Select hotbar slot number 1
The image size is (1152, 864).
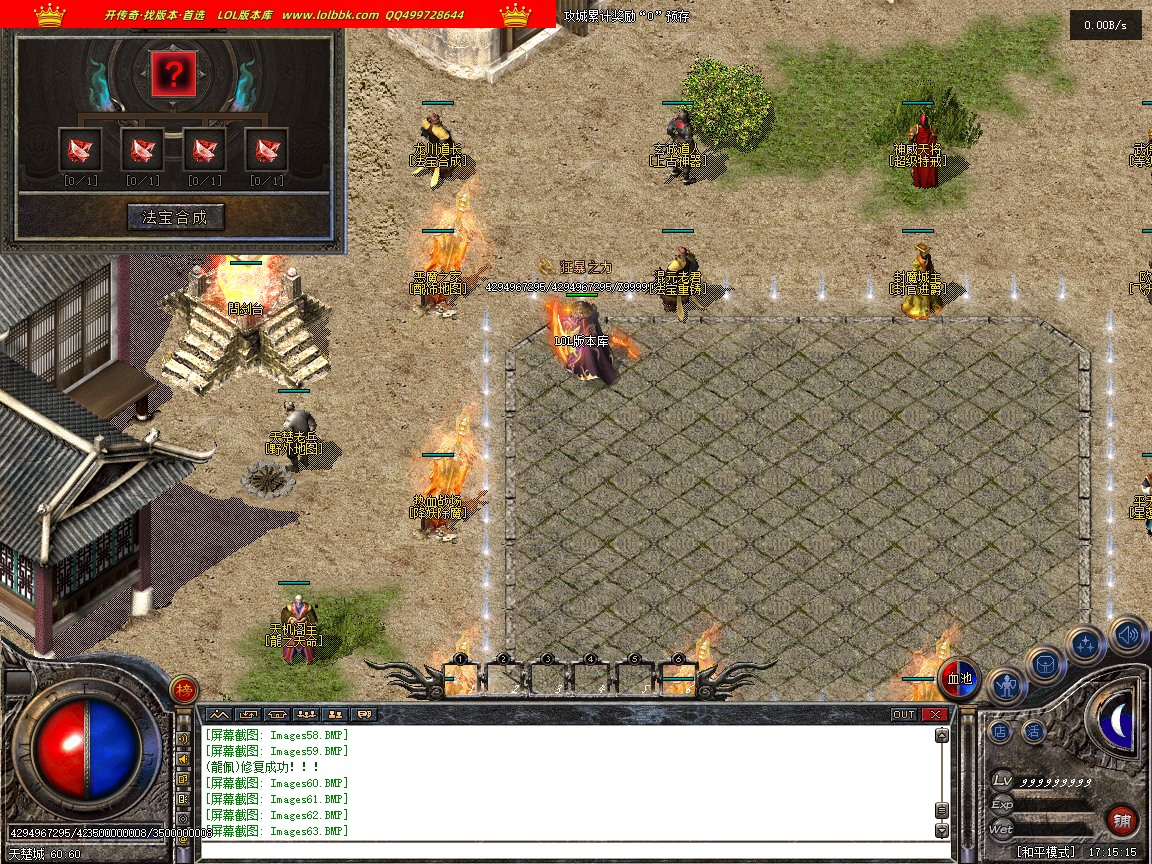point(462,678)
